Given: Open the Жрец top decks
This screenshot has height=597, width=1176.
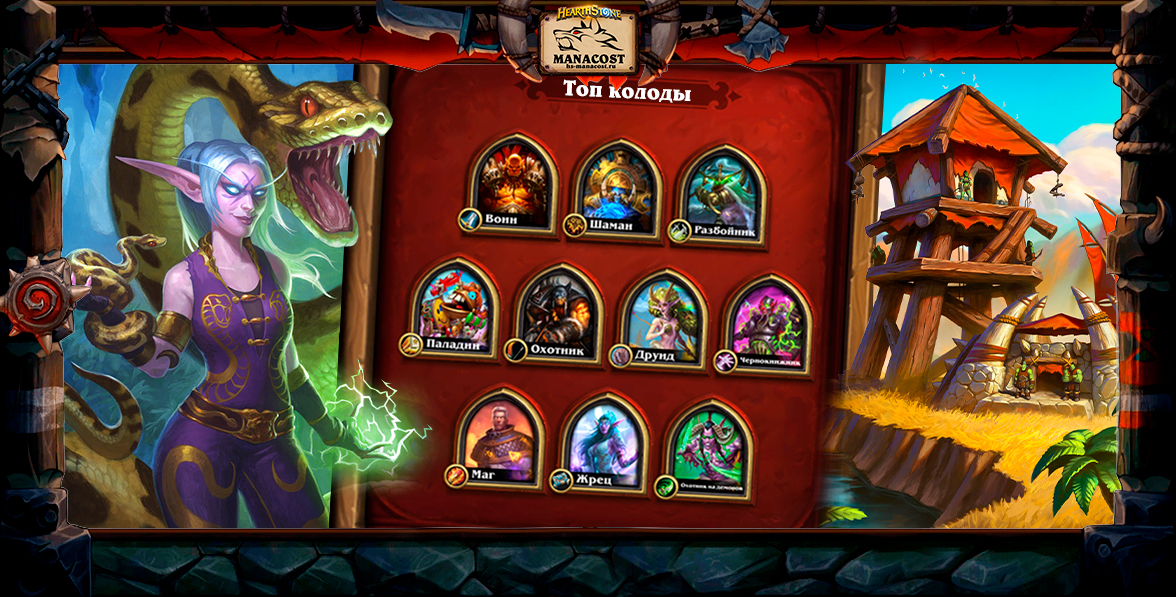Looking at the screenshot, I should [x=605, y=442].
